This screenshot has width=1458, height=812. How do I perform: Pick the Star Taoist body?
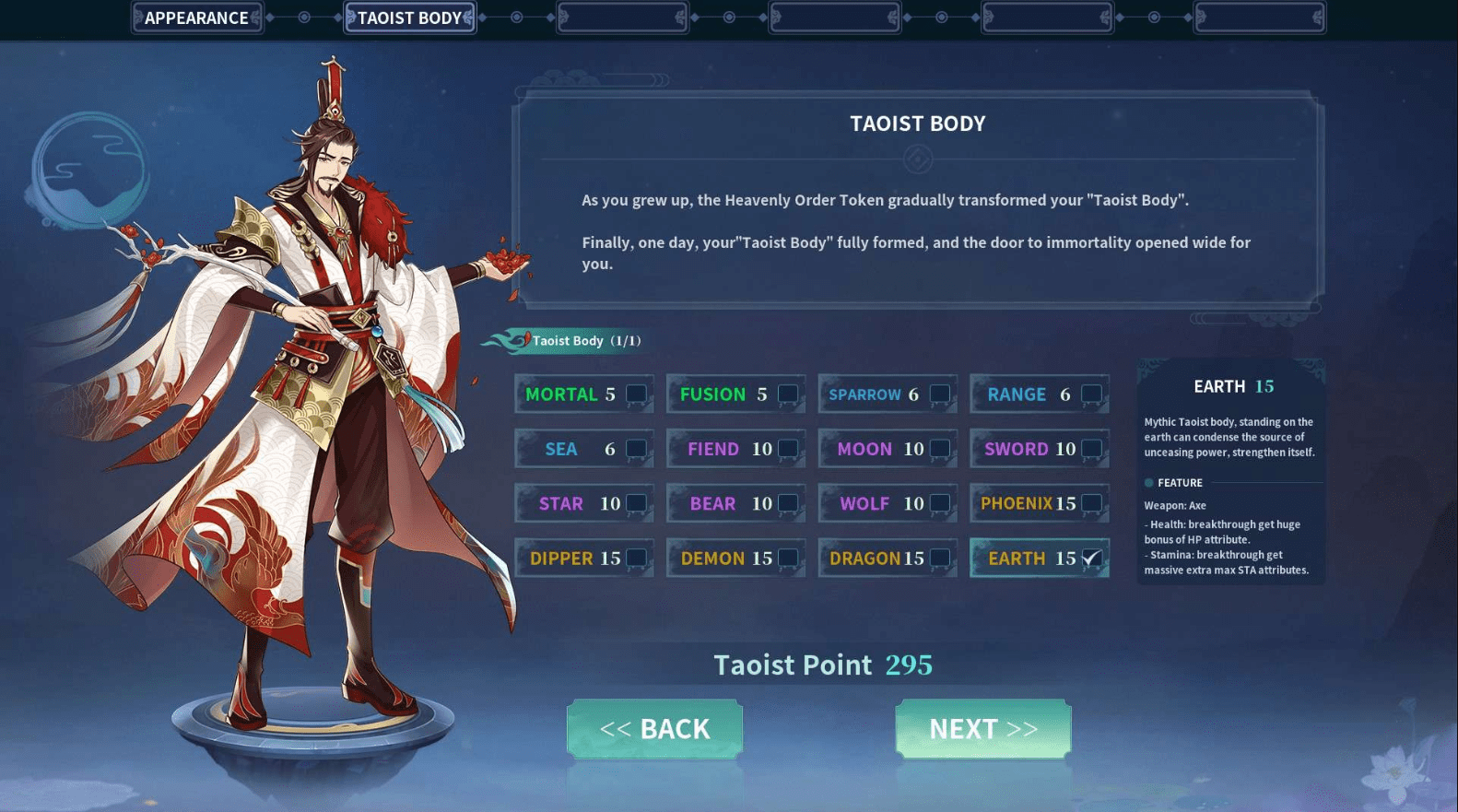[x=636, y=503]
